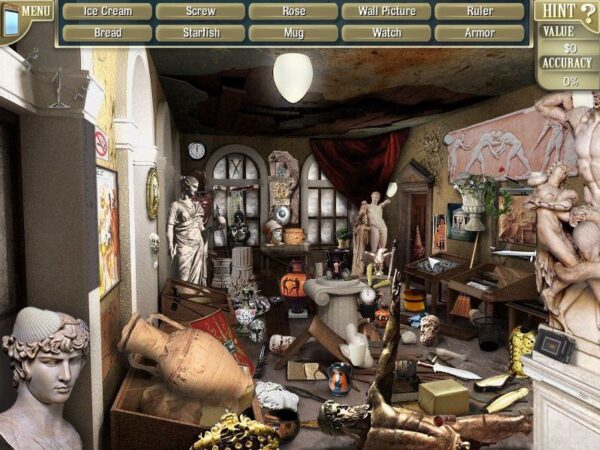Viewport: 600px width, 450px height.
Task: Click the Mug list entry
Action: [x=293, y=33]
